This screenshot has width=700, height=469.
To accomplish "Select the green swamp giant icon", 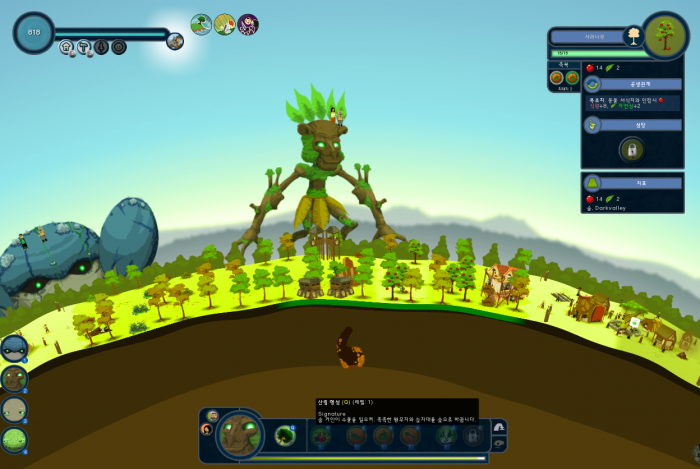I will click(14, 439).
